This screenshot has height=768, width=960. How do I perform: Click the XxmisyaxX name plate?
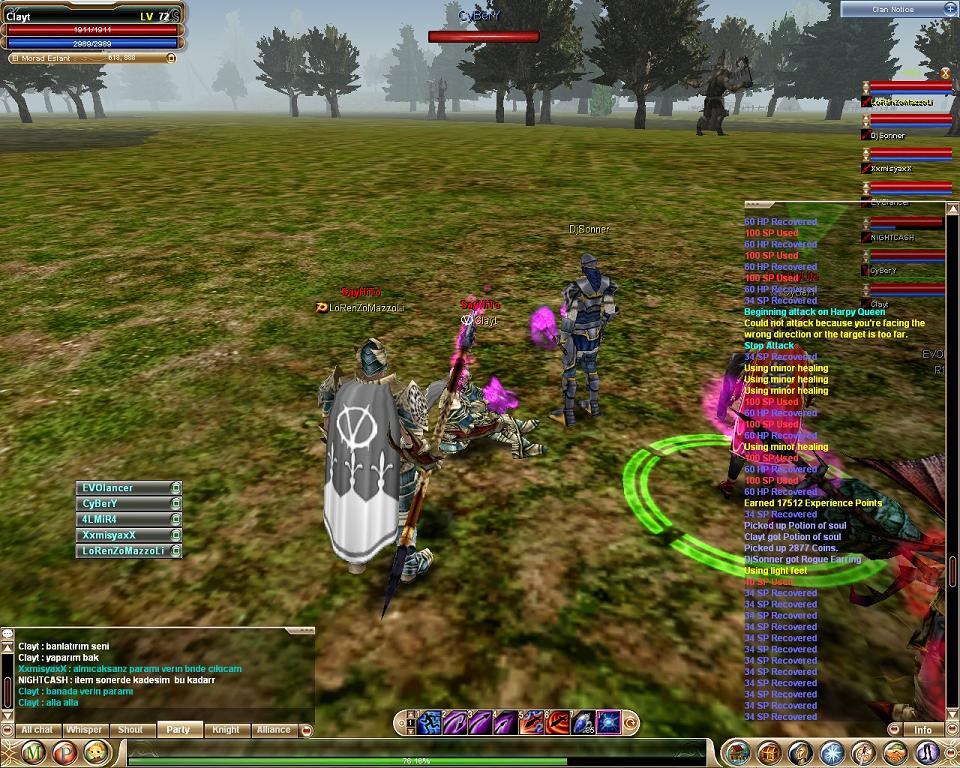(x=122, y=535)
